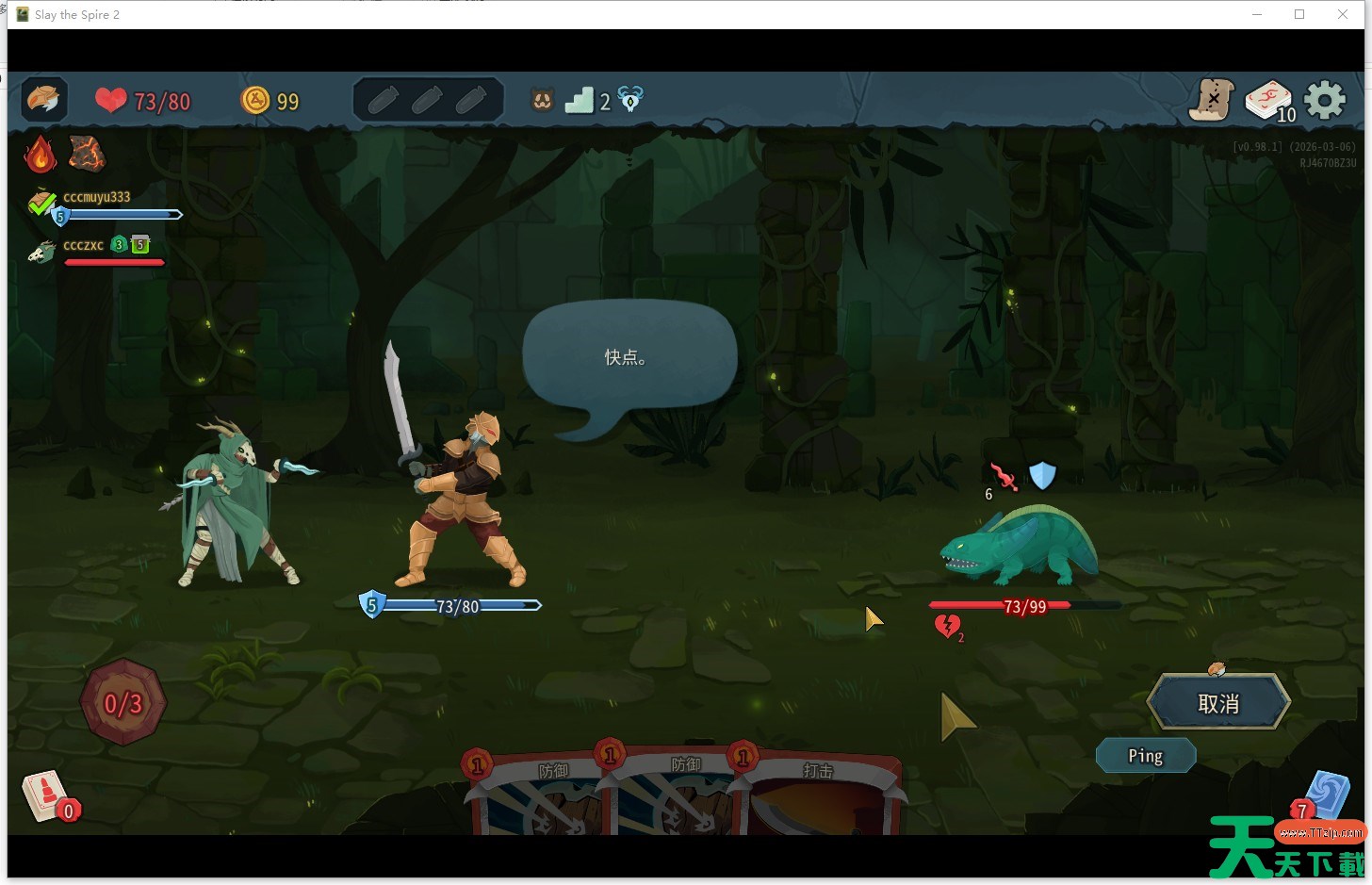1372x885 pixels.
Task: Click the bear face icon in the top bar
Action: (x=542, y=99)
